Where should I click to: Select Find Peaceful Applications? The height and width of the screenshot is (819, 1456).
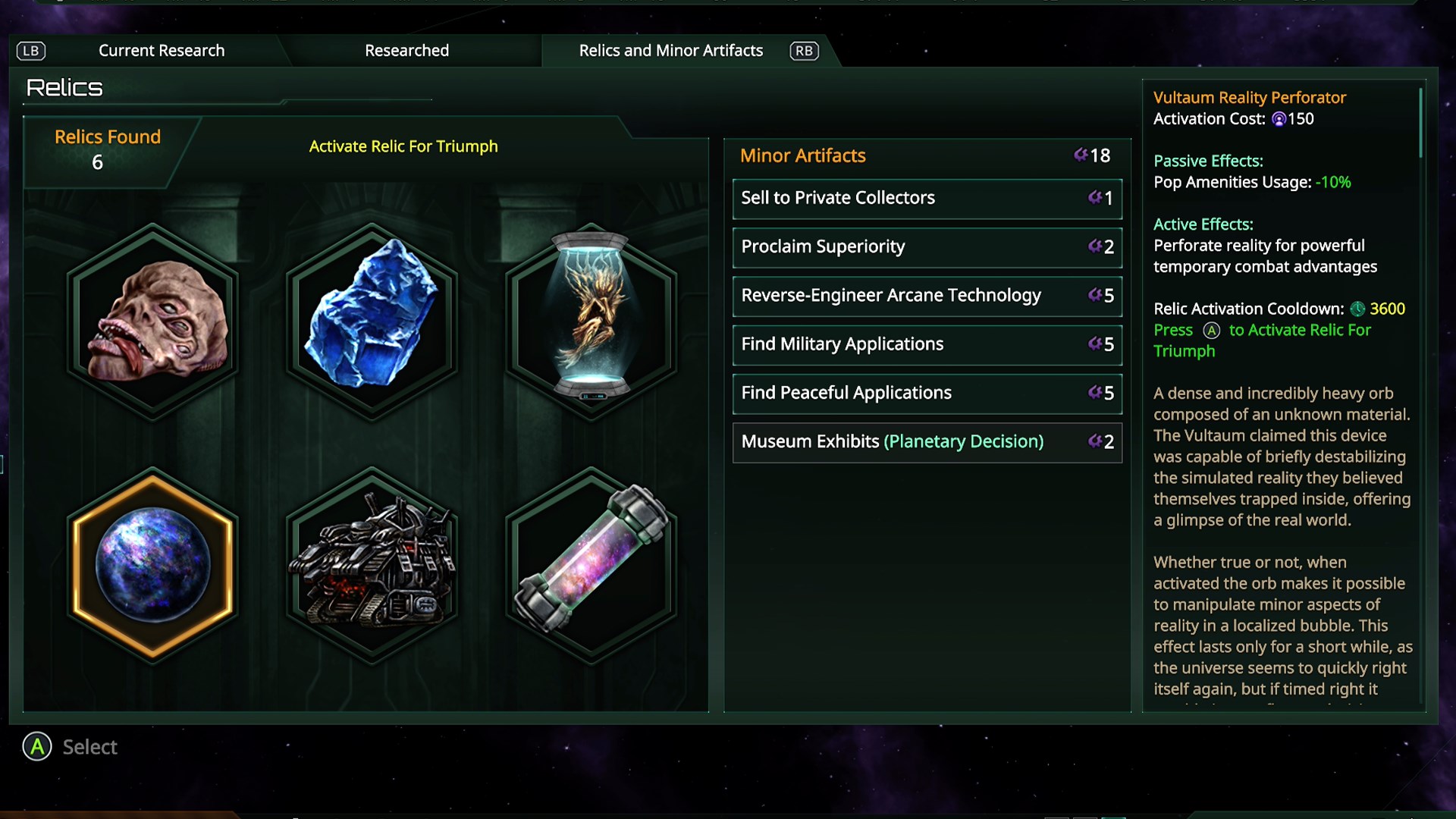point(927,393)
